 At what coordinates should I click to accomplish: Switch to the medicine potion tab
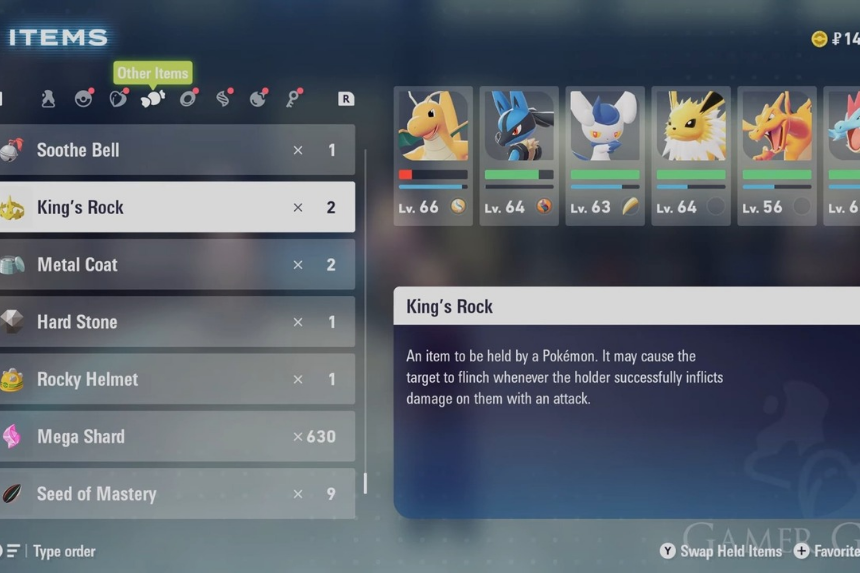click(48, 98)
